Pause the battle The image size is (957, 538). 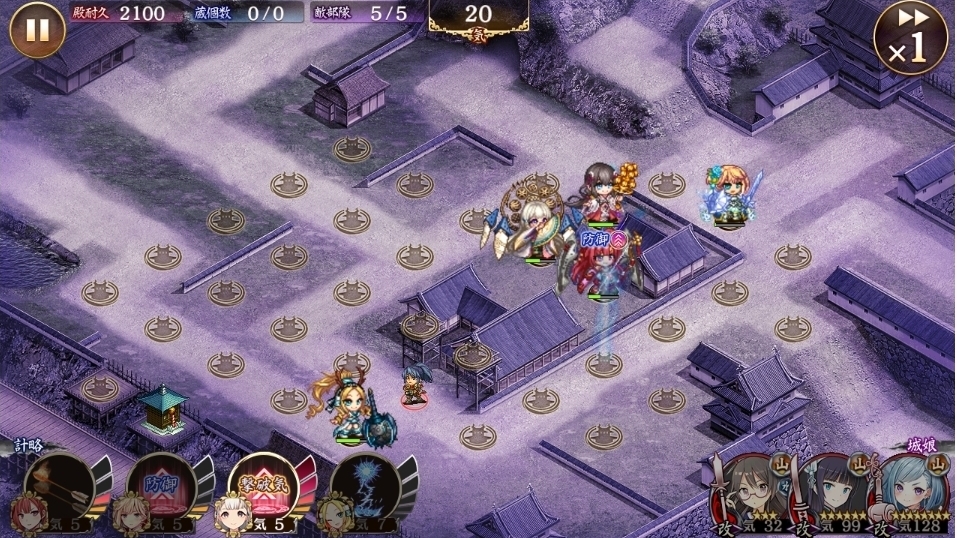coord(37,31)
